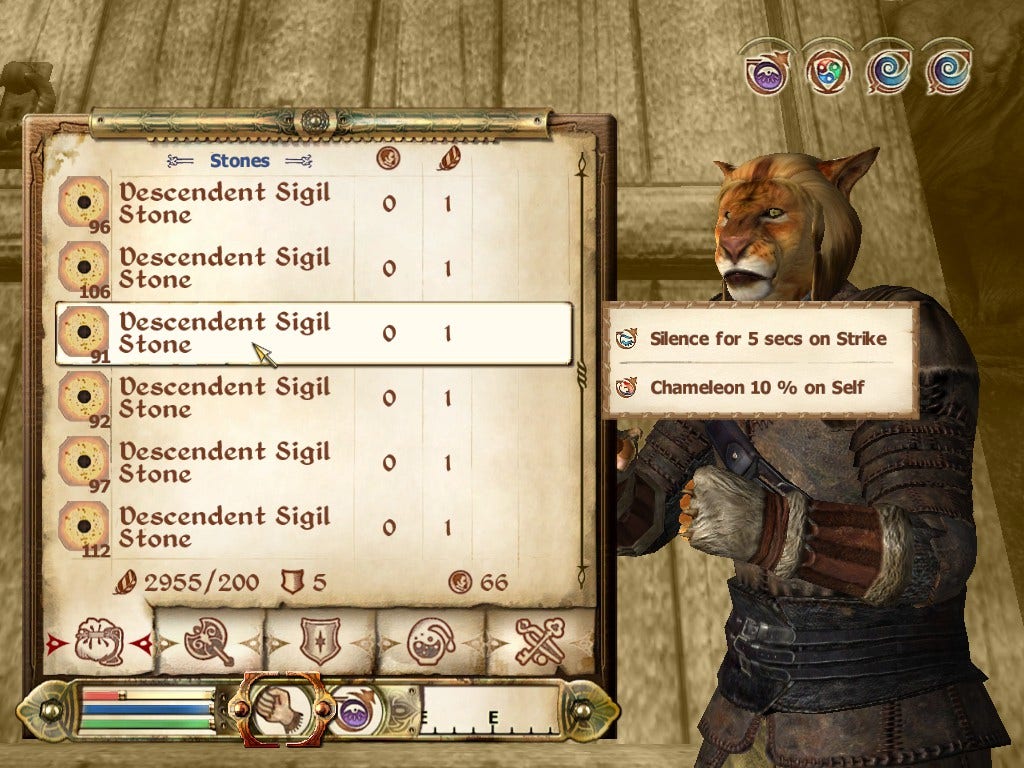Sort the list by the Stones name header
1024x768 pixels.
click(239, 160)
